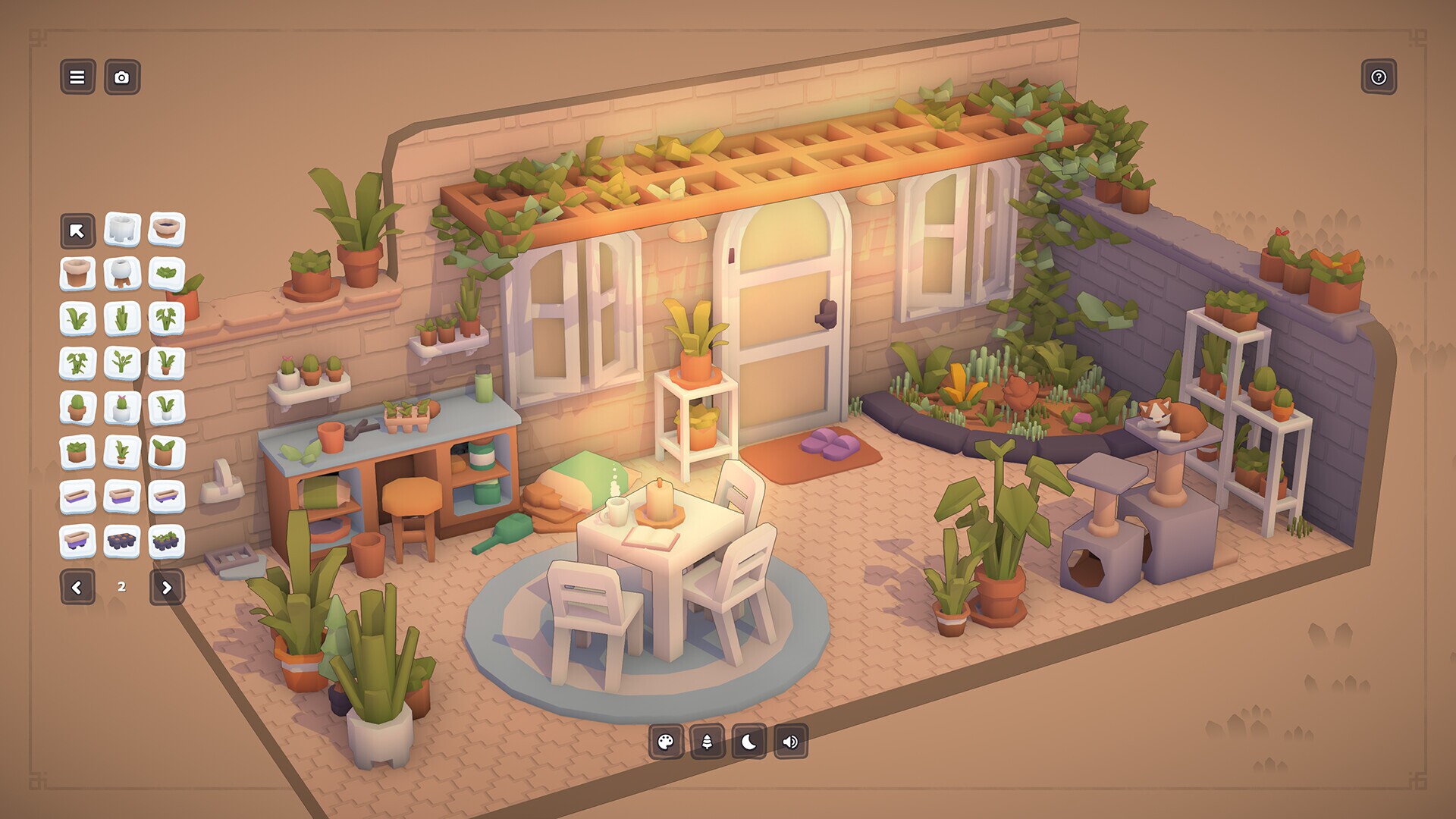
Task: Select the pink-flowered cactus in white pot
Action: pyautogui.click(x=121, y=408)
